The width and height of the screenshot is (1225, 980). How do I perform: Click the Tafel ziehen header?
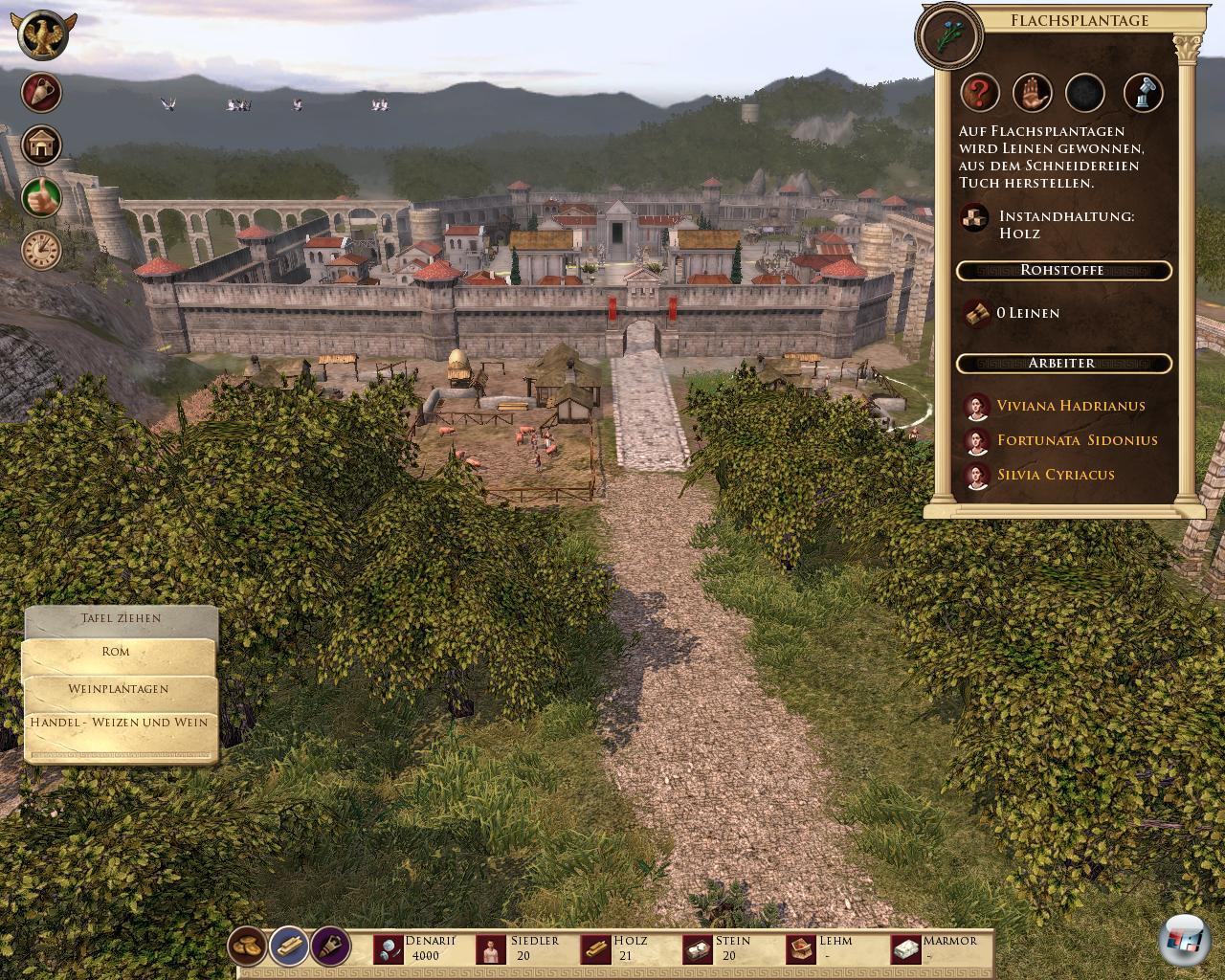pyautogui.click(x=121, y=619)
